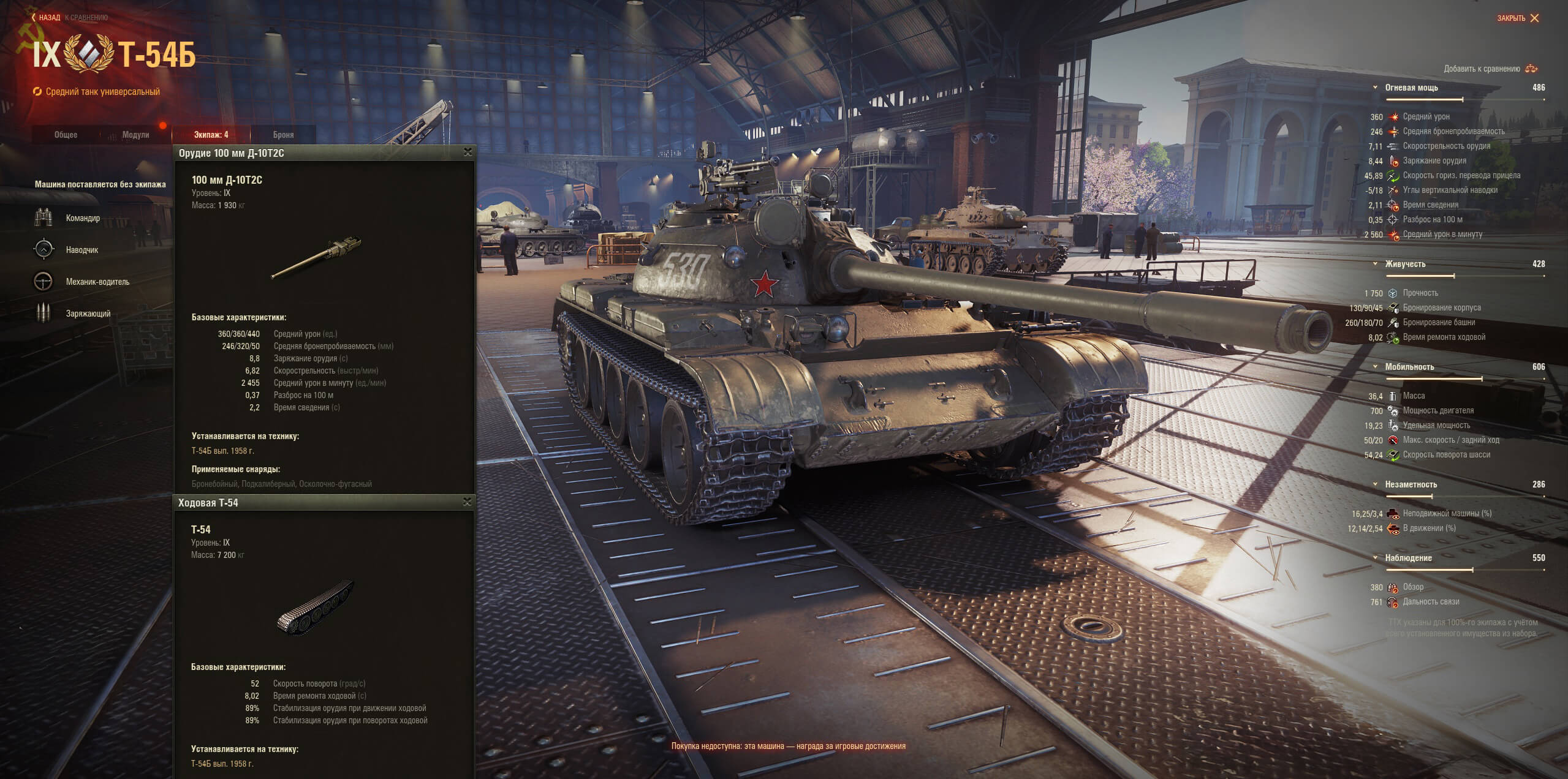Toggle the Наблюдение stats section
Viewport: 1568px width, 779px height.
click(x=1375, y=558)
